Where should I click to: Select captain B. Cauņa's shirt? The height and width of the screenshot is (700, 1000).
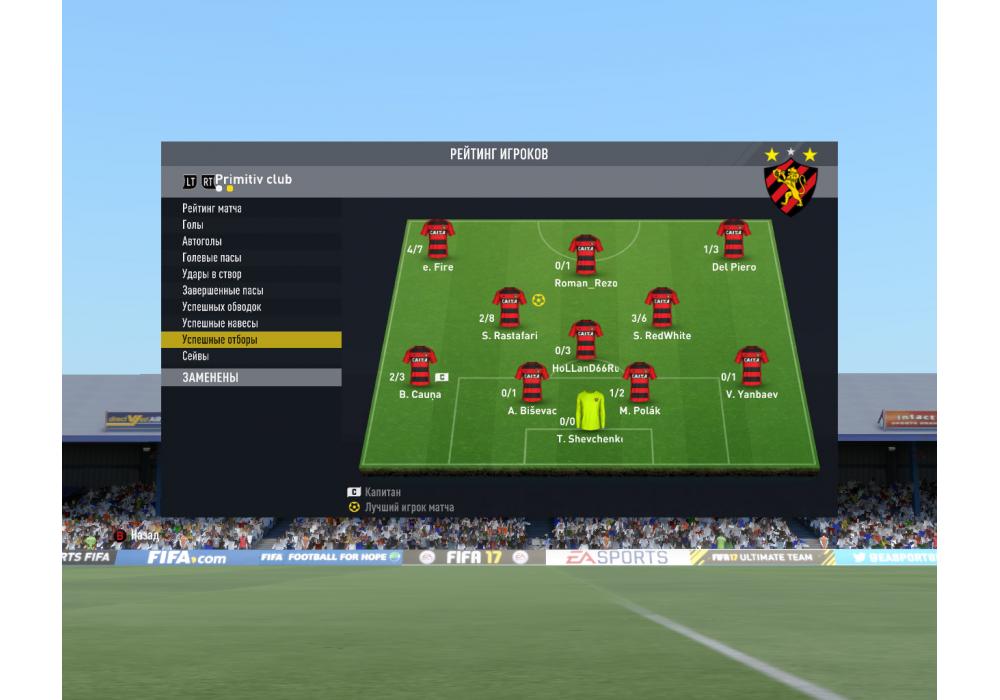tap(420, 366)
